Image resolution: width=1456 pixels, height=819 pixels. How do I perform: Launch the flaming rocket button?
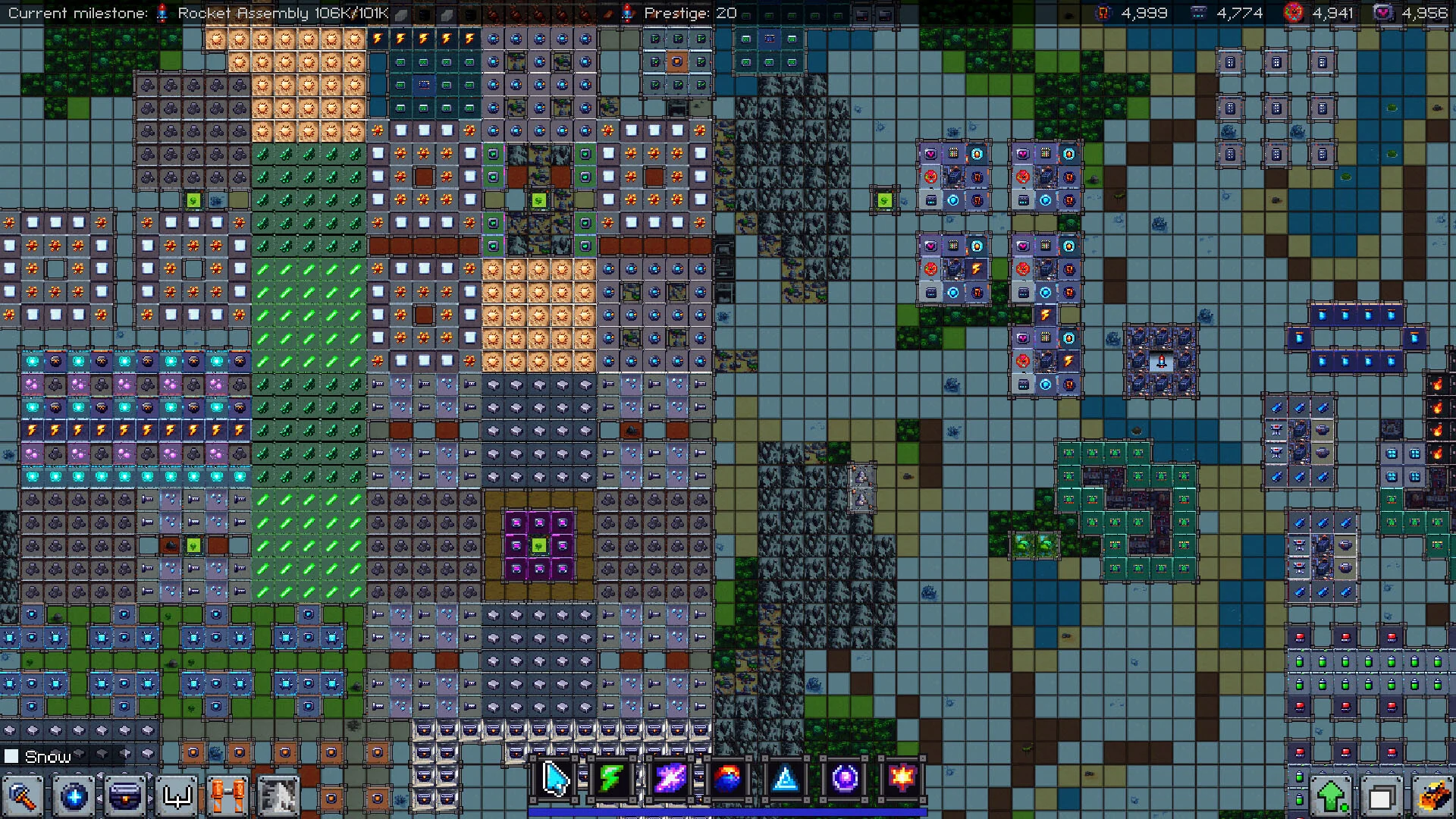(1432, 797)
